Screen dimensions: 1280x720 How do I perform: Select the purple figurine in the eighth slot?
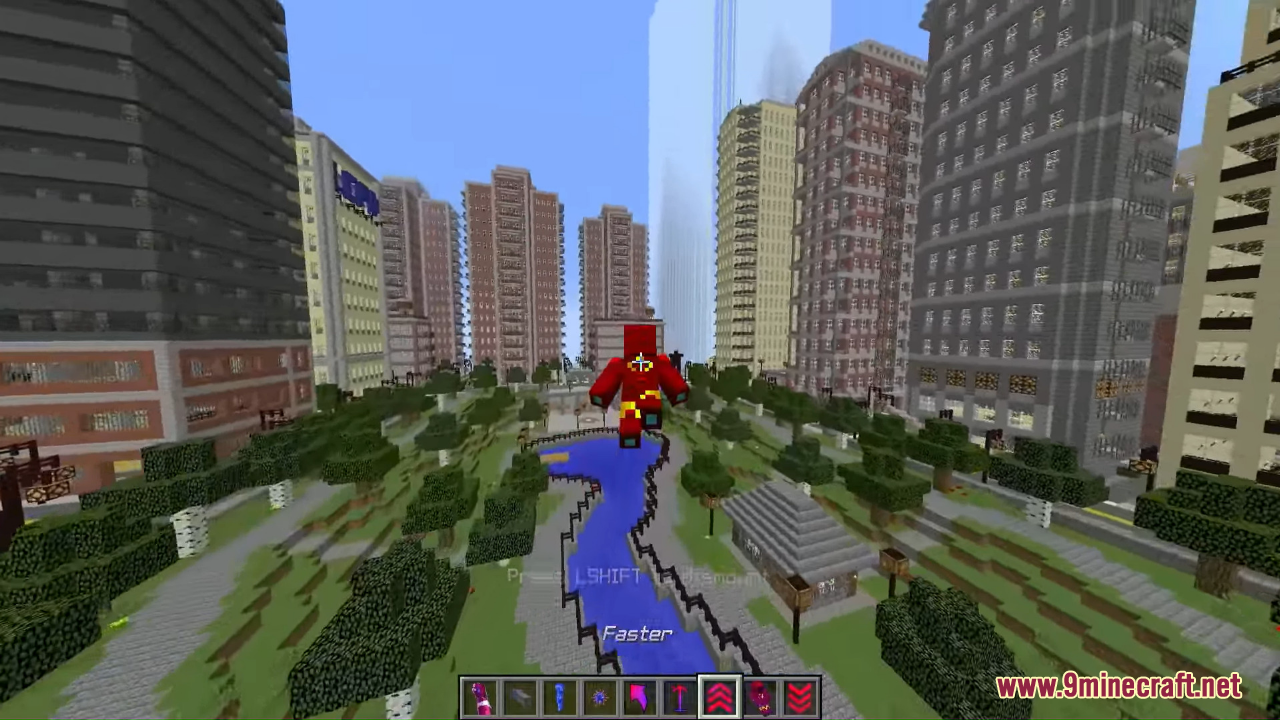pos(759,695)
